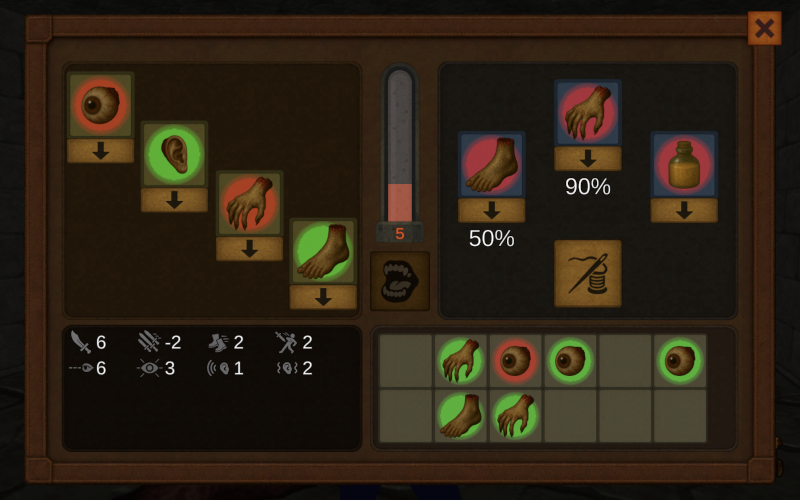Close the window with the X button
This screenshot has height=500, width=800.
(764, 28)
